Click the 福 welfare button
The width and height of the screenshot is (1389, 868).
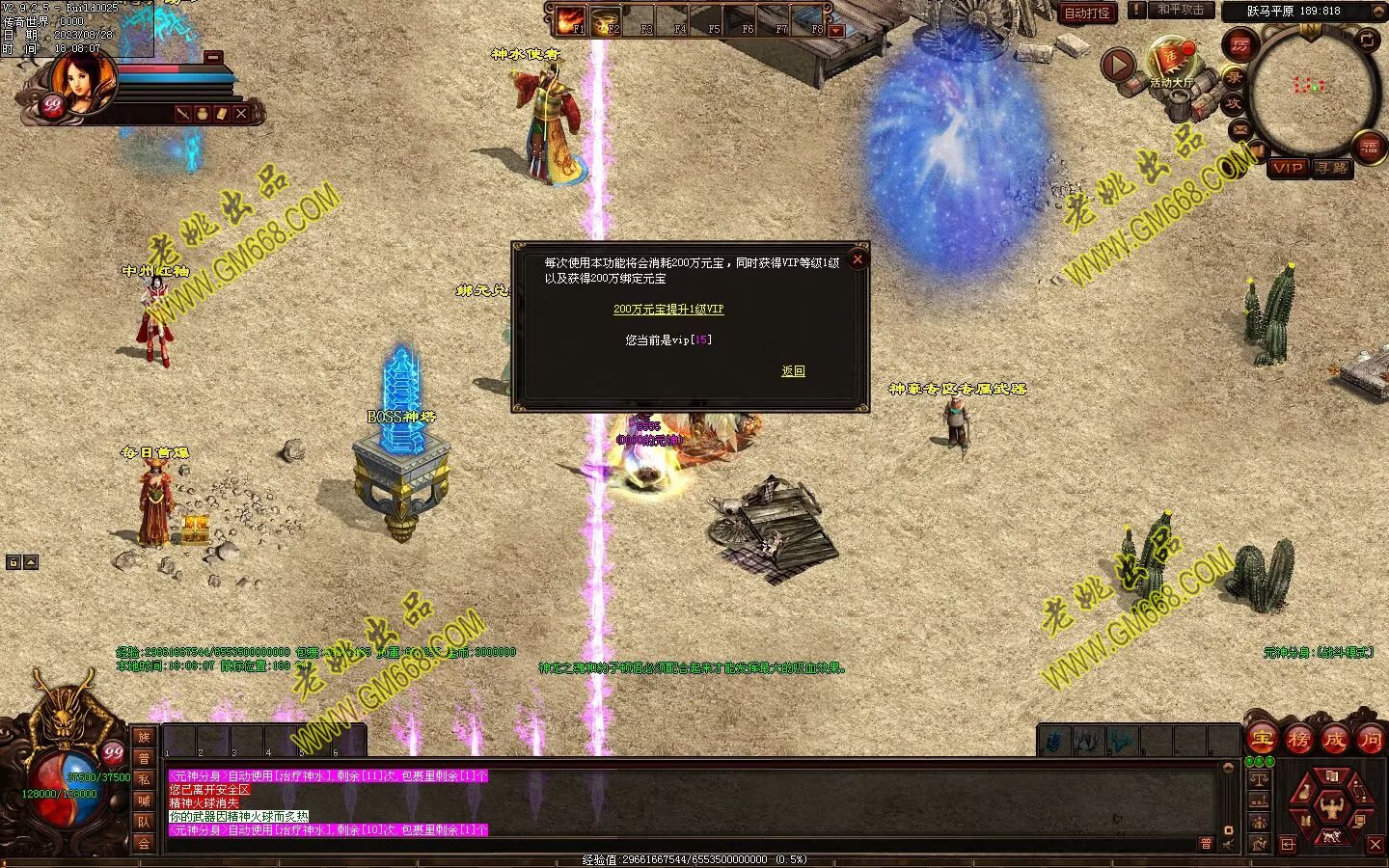(1370, 147)
